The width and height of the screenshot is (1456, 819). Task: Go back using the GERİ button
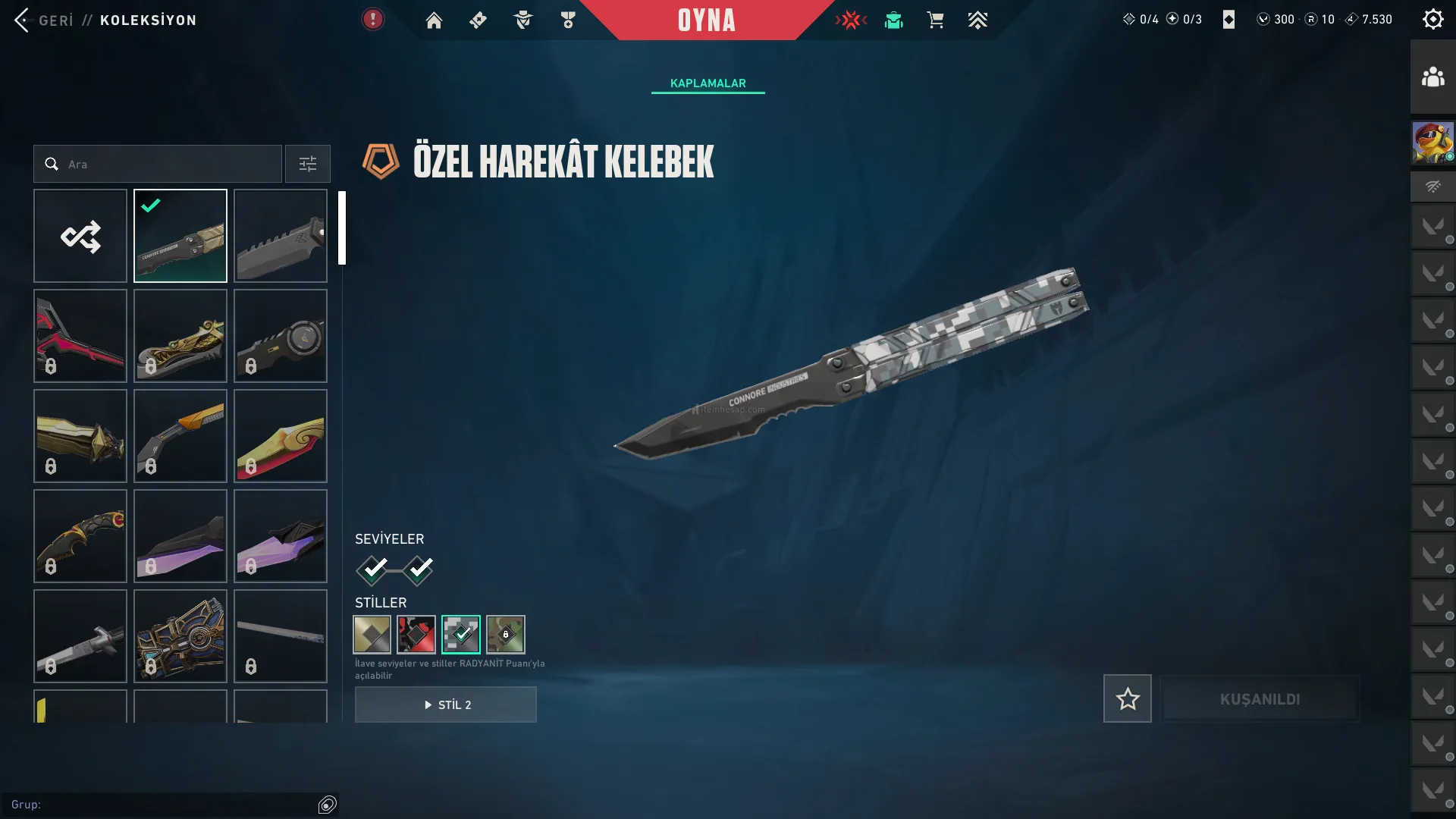(44, 20)
